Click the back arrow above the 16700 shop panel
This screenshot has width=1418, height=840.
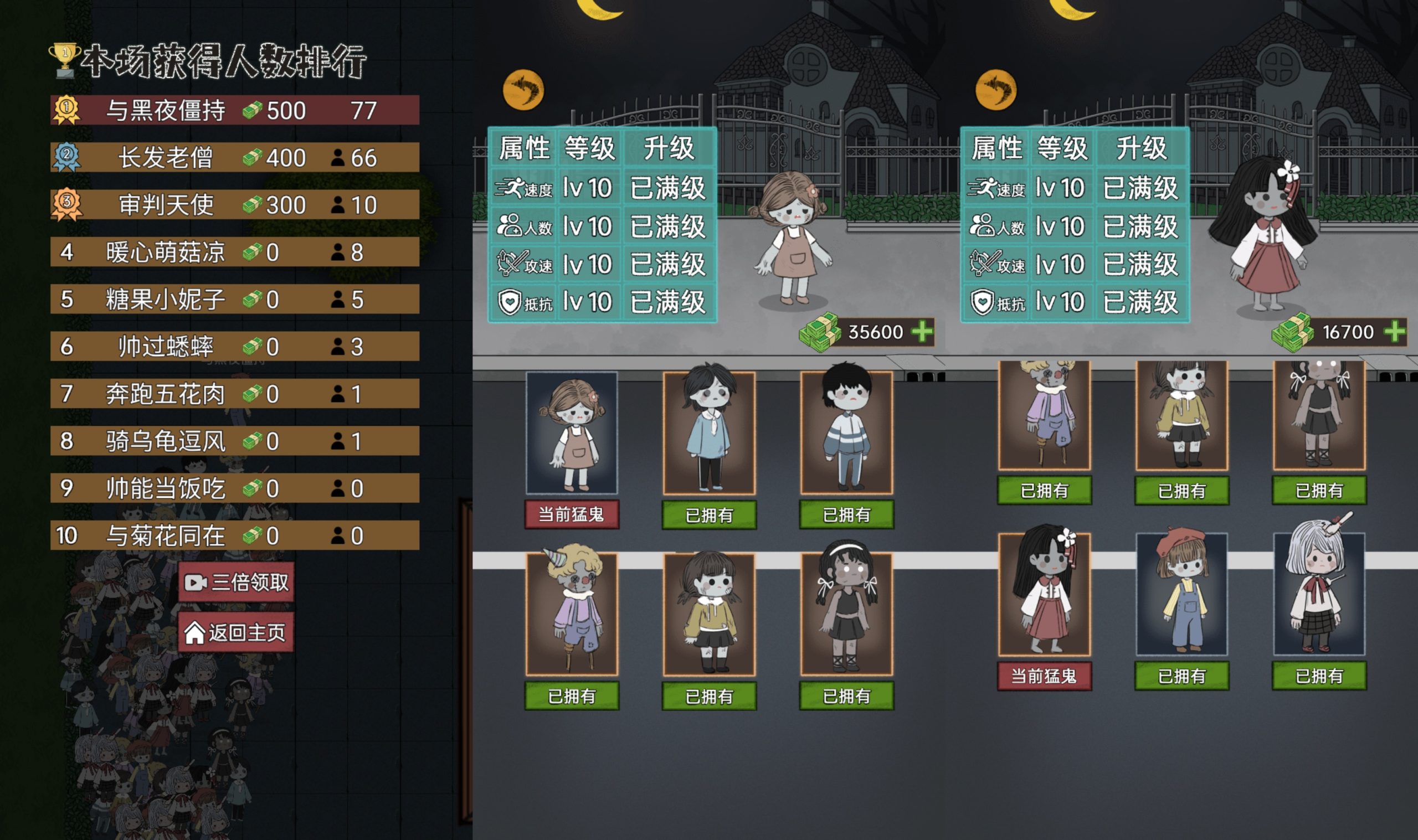pos(996,90)
